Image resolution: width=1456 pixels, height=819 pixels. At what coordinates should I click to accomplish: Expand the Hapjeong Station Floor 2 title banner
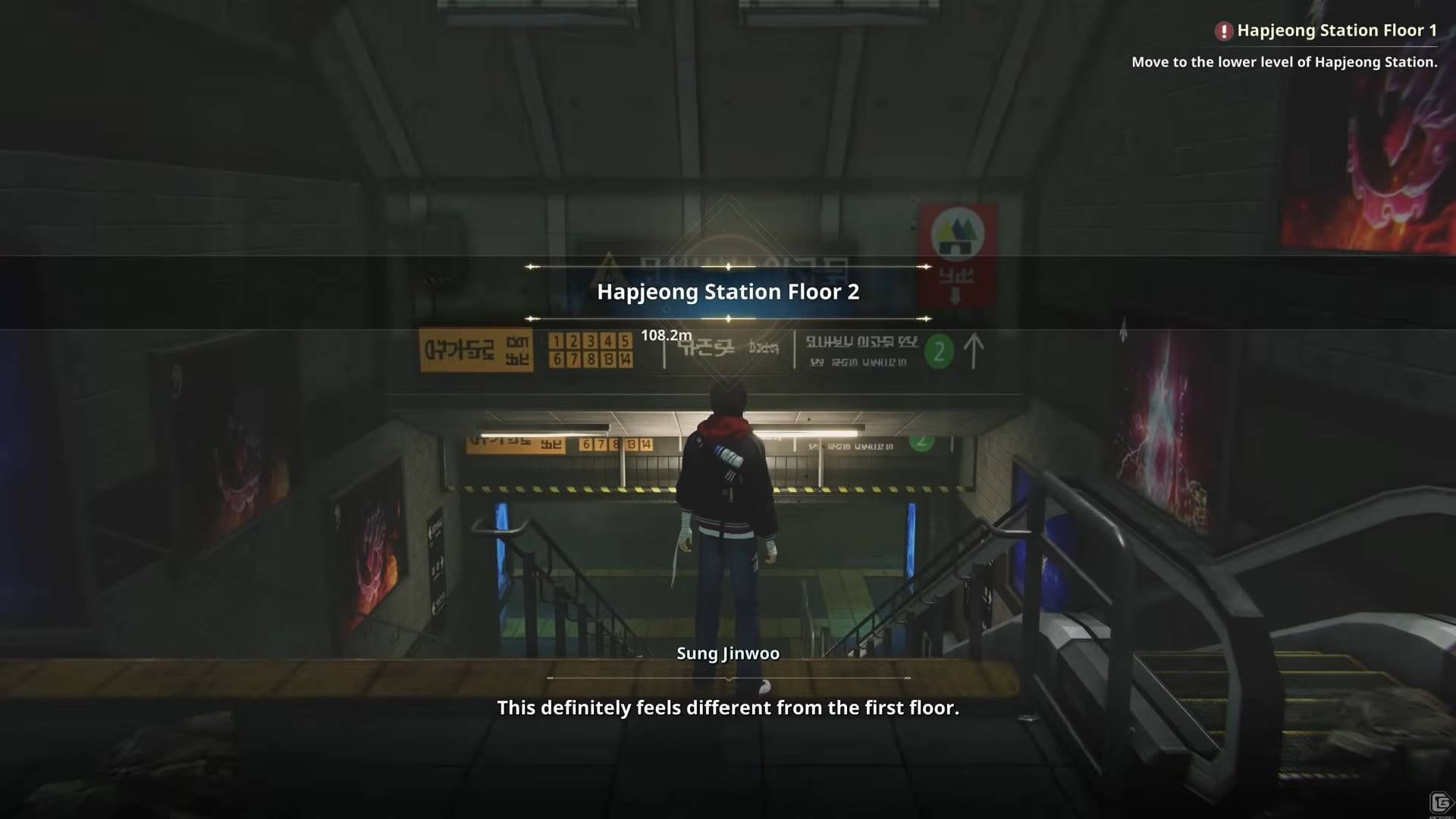pyautogui.click(x=728, y=292)
